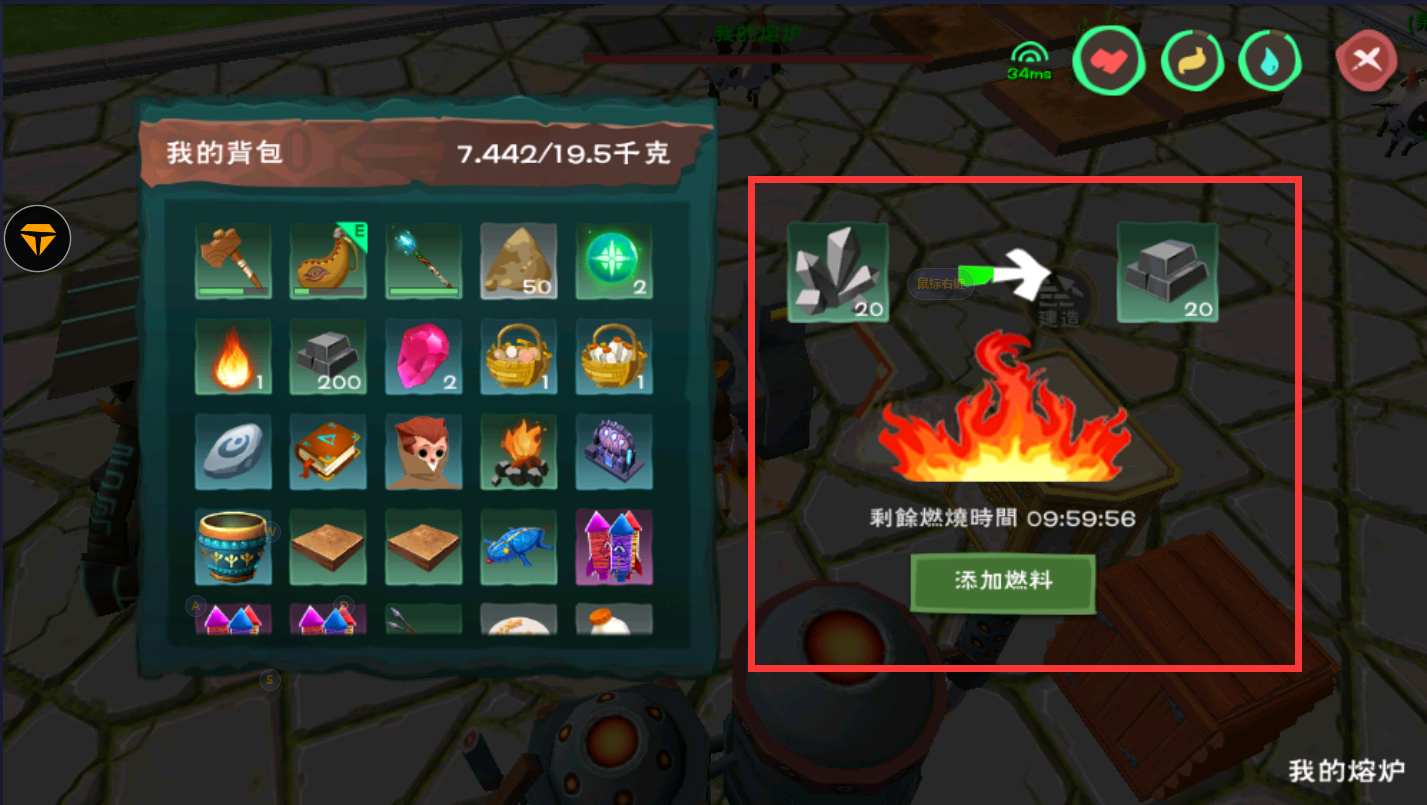Screen dimensions: 1427x805
Task: Select the sand pile stack of 50
Action: [x=519, y=261]
